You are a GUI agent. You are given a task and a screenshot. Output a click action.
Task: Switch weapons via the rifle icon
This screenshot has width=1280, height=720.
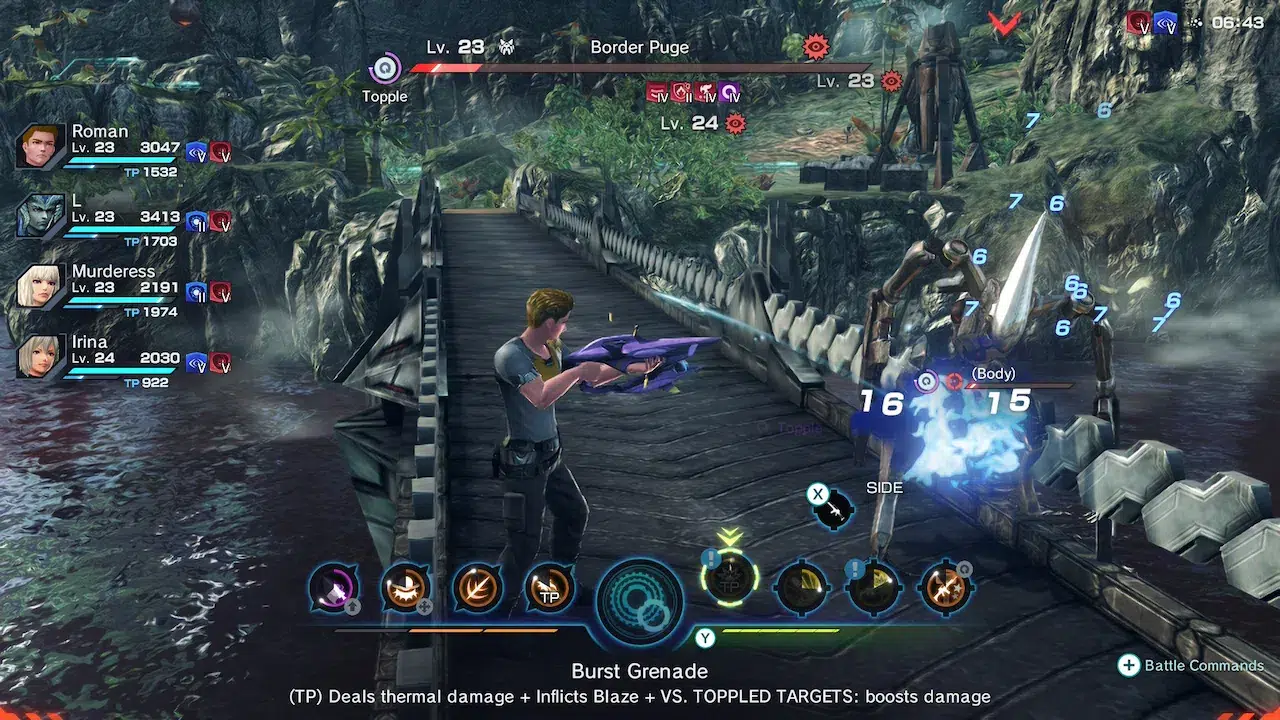pos(833,510)
